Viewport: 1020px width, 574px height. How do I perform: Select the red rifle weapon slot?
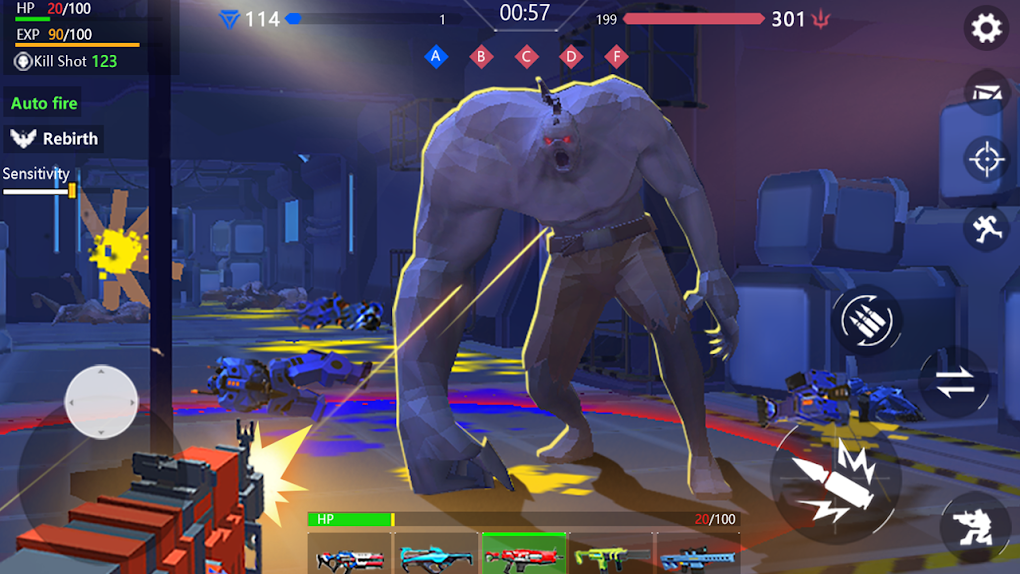point(524,553)
